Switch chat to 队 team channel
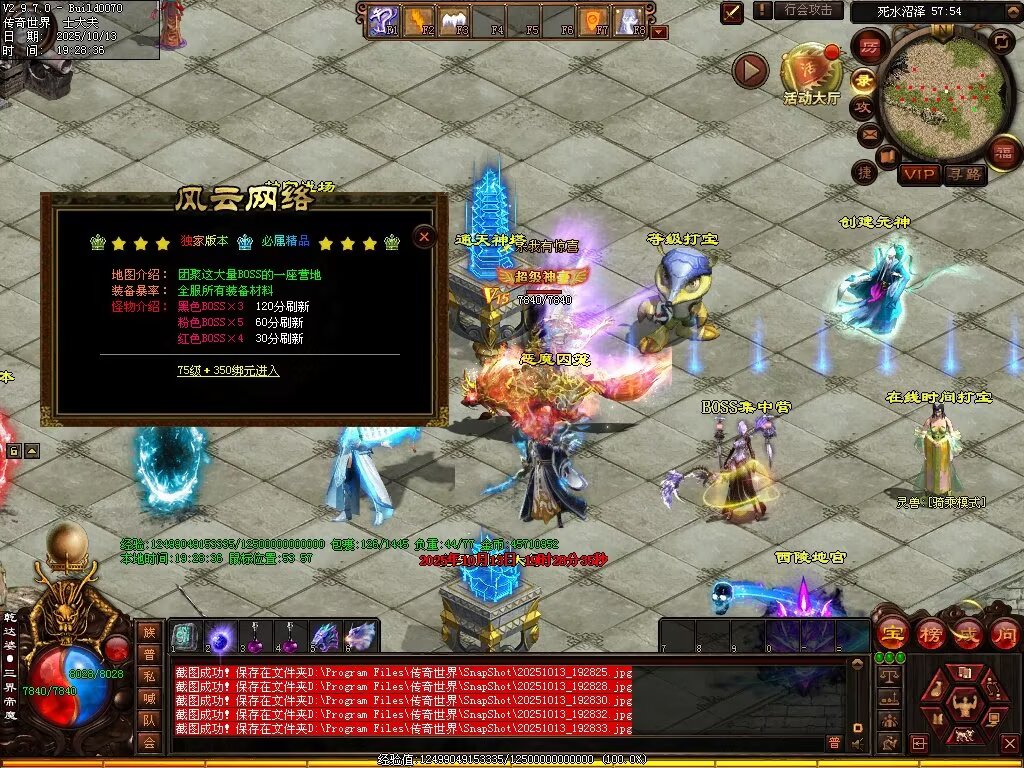The image size is (1024, 768). 149,719
